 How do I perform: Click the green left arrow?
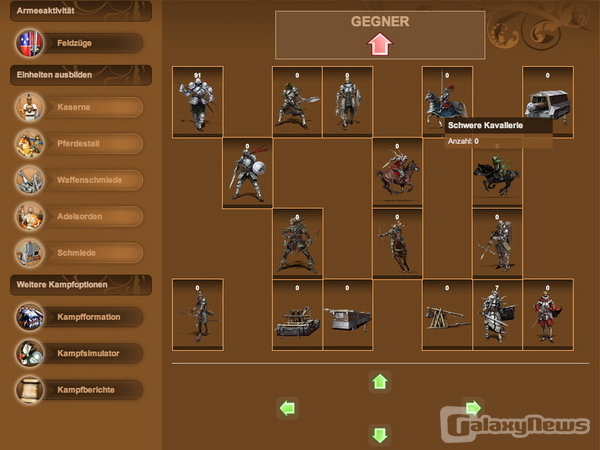[288, 407]
